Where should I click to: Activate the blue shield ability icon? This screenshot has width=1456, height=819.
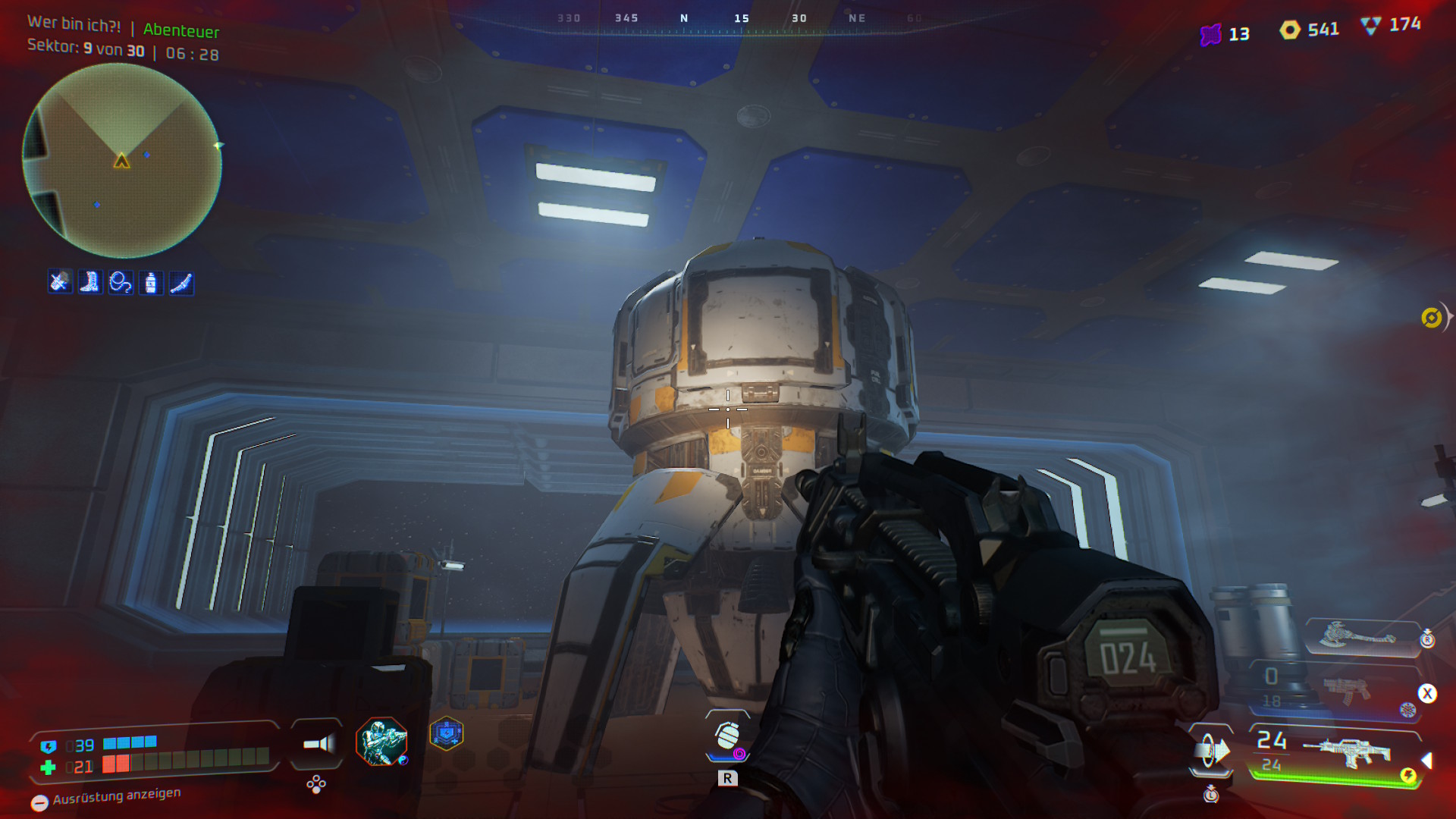pos(447,734)
